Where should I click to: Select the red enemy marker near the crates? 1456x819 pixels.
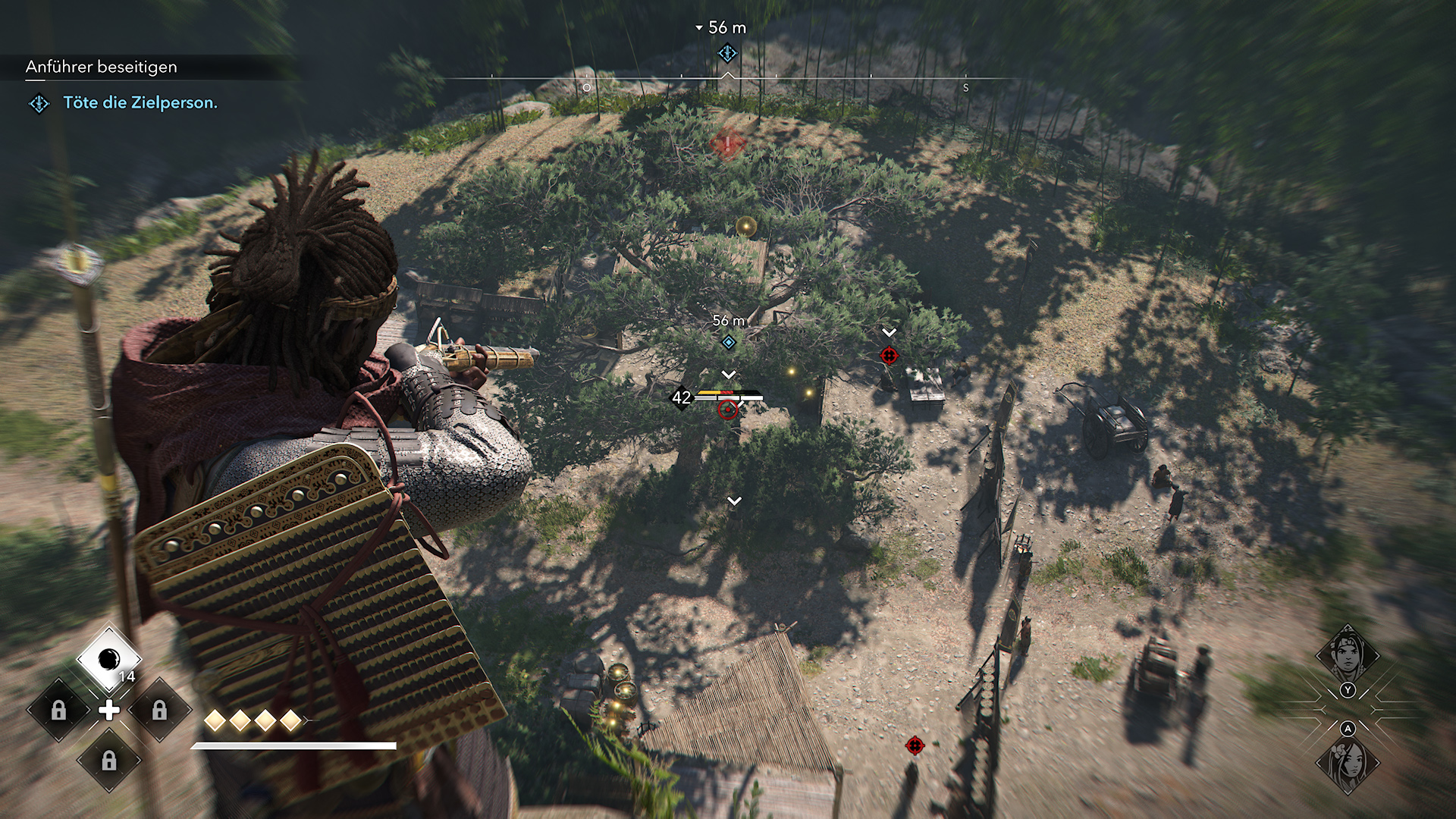(x=890, y=356)
